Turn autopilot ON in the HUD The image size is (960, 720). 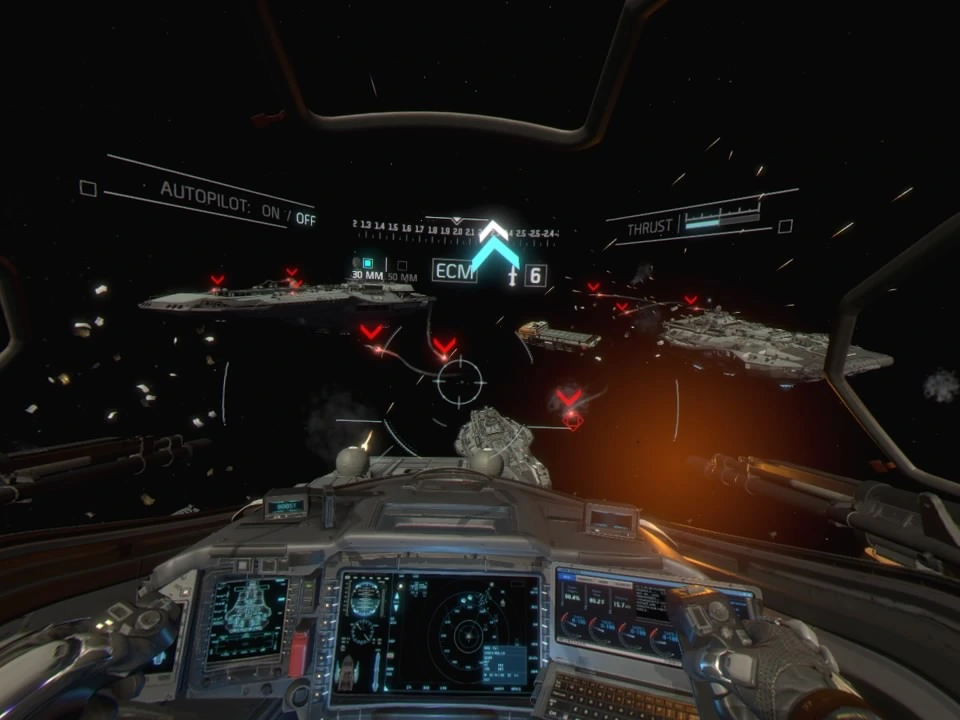point(270,212)
